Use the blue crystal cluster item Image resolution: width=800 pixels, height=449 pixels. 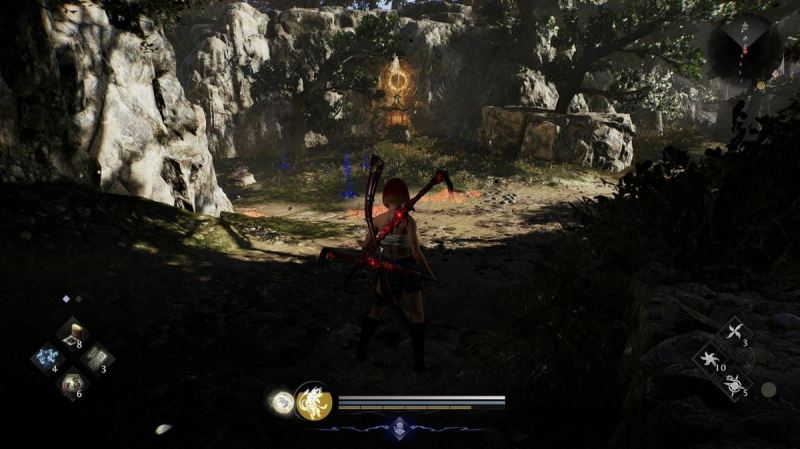pyautogui.click(x=46, y=357)
